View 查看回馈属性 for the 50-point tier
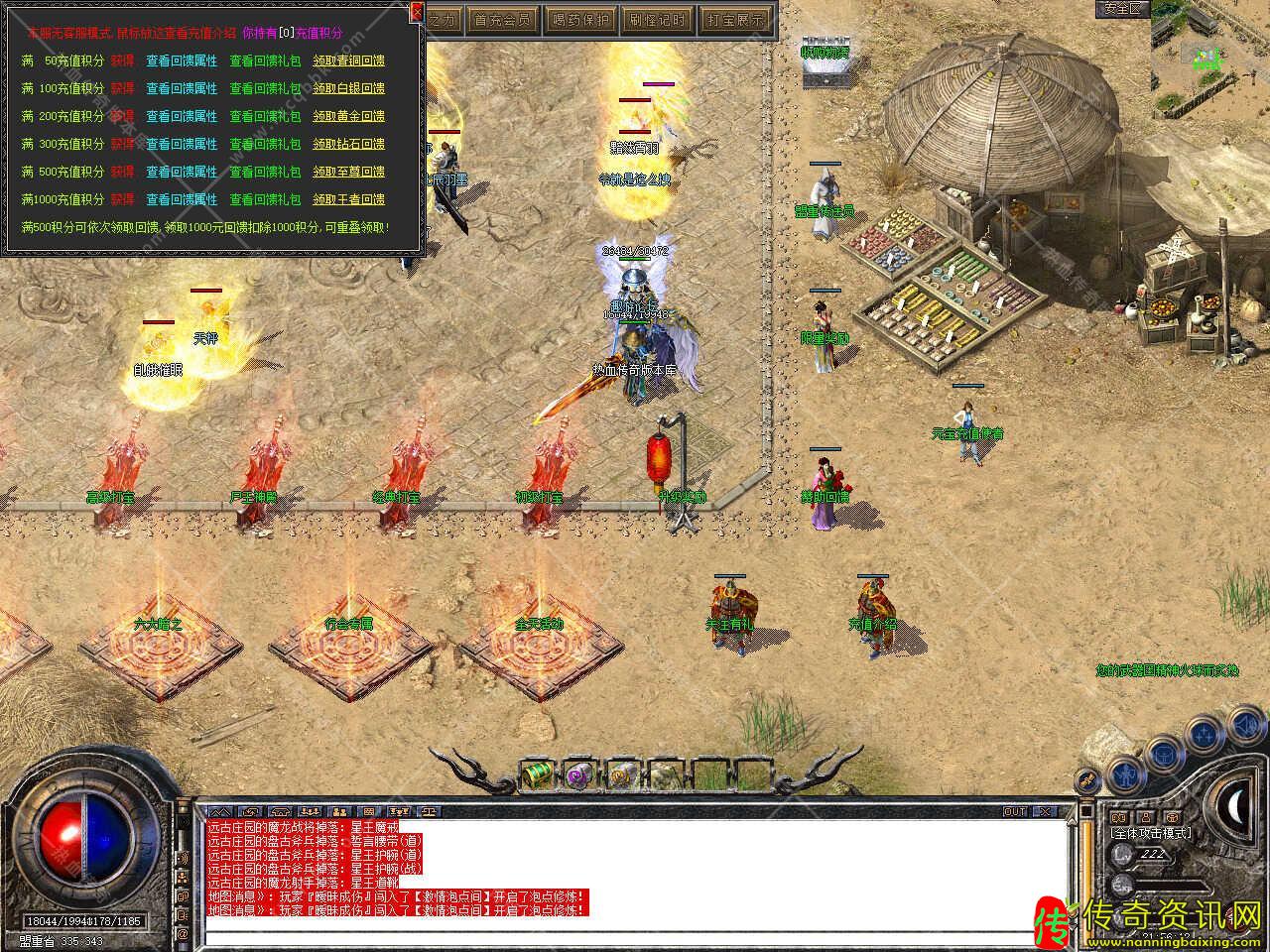 coord(182,60)
